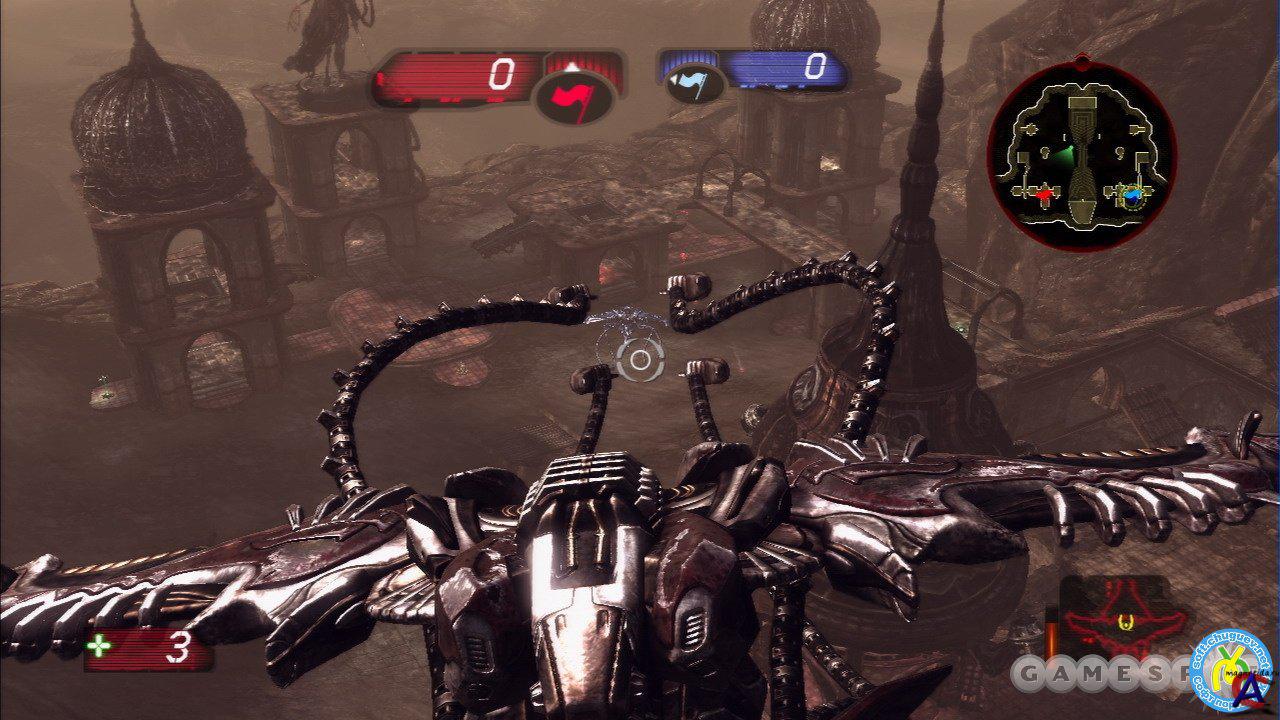Click the circular minimap
This screenshot has height=720, width=1280.
pos(1082,159)
